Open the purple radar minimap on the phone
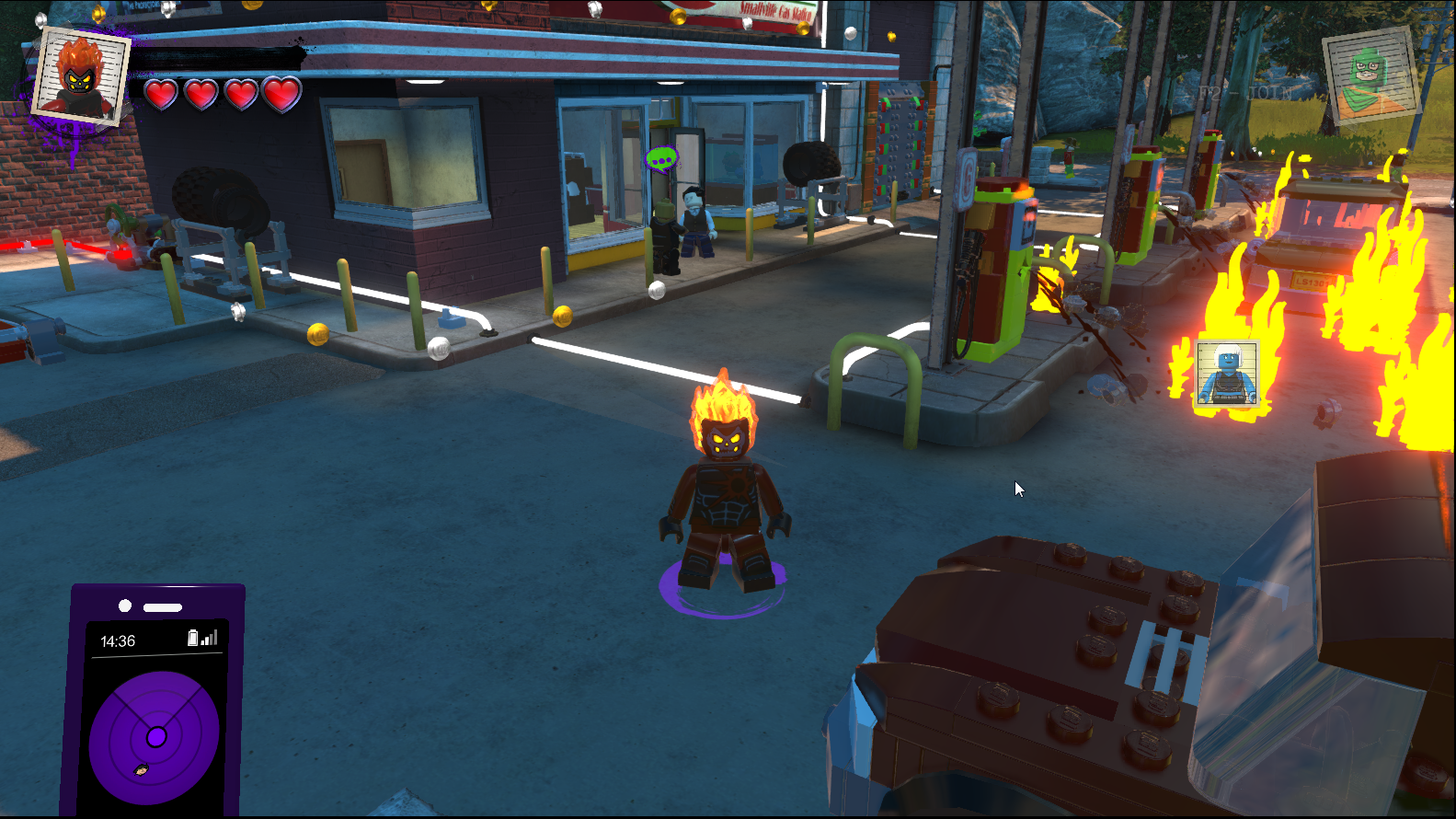This screenshot has width=1456, height=819. [155, 737]
